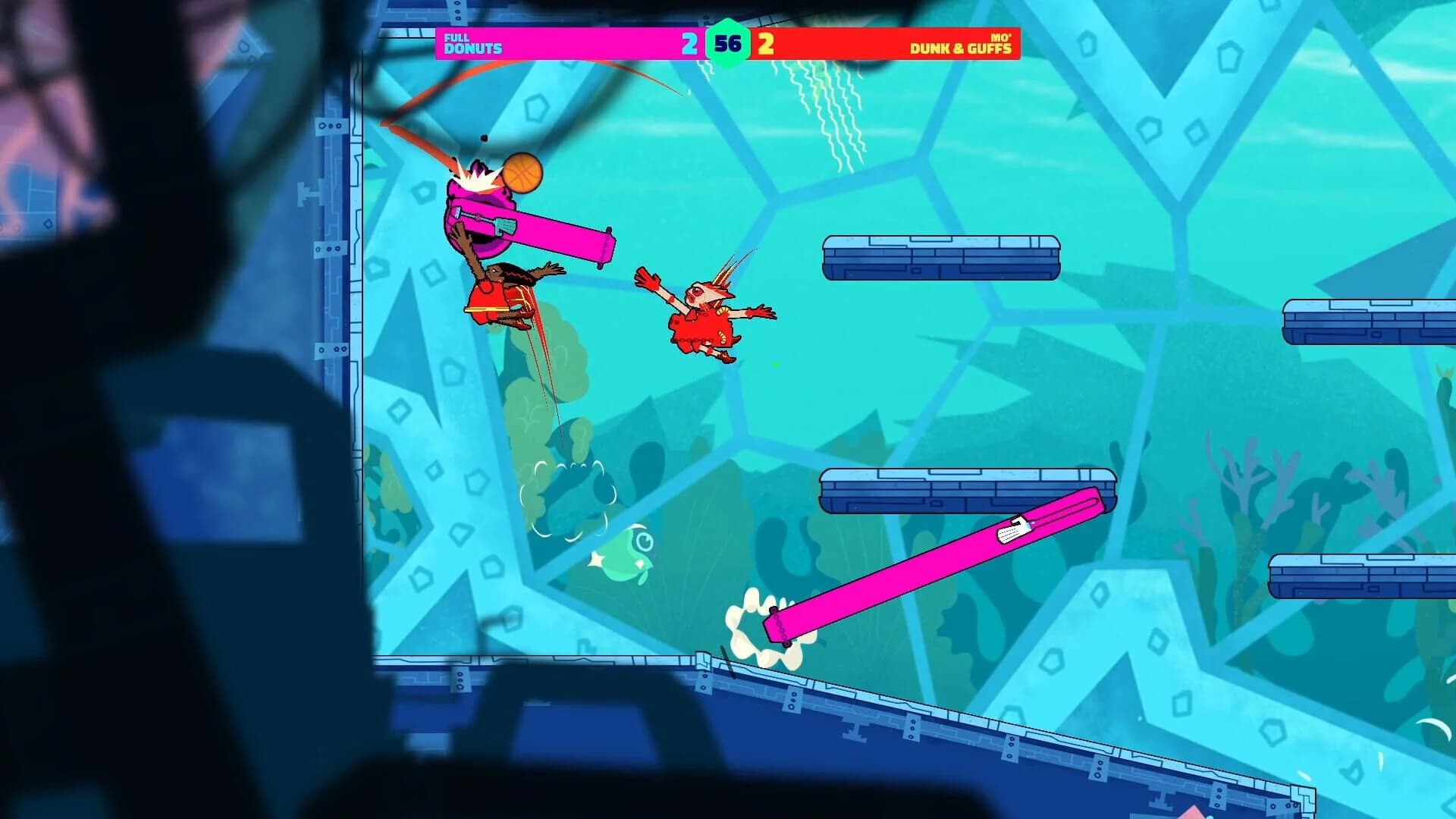Screen dimensions: 1456x819
Task: Switch to the DUNK & GUFFS red scoreboard panel
Action: [x=872, y=44]
